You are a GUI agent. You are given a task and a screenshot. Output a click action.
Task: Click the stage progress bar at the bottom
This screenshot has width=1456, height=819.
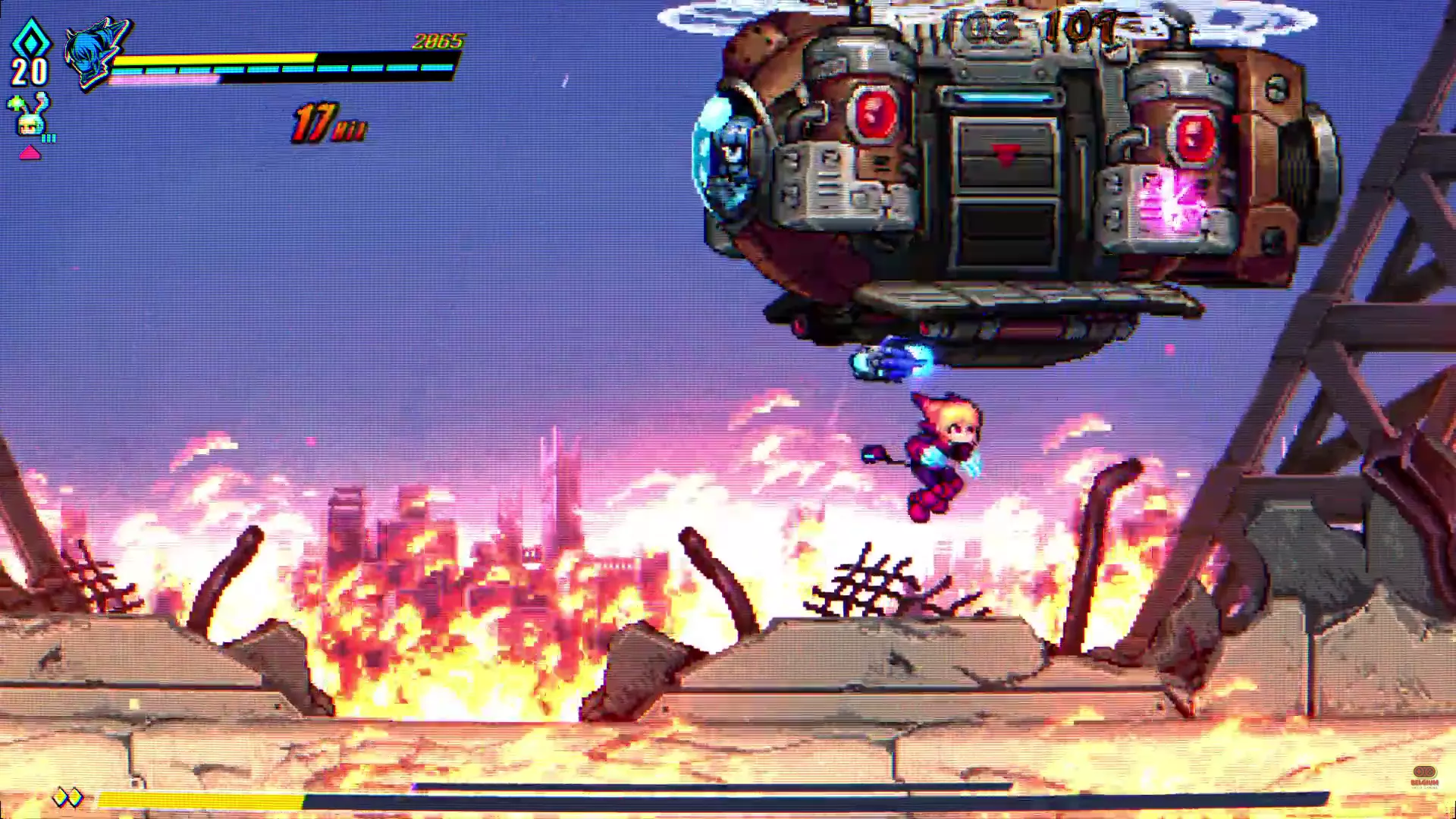tap(531, 798)
